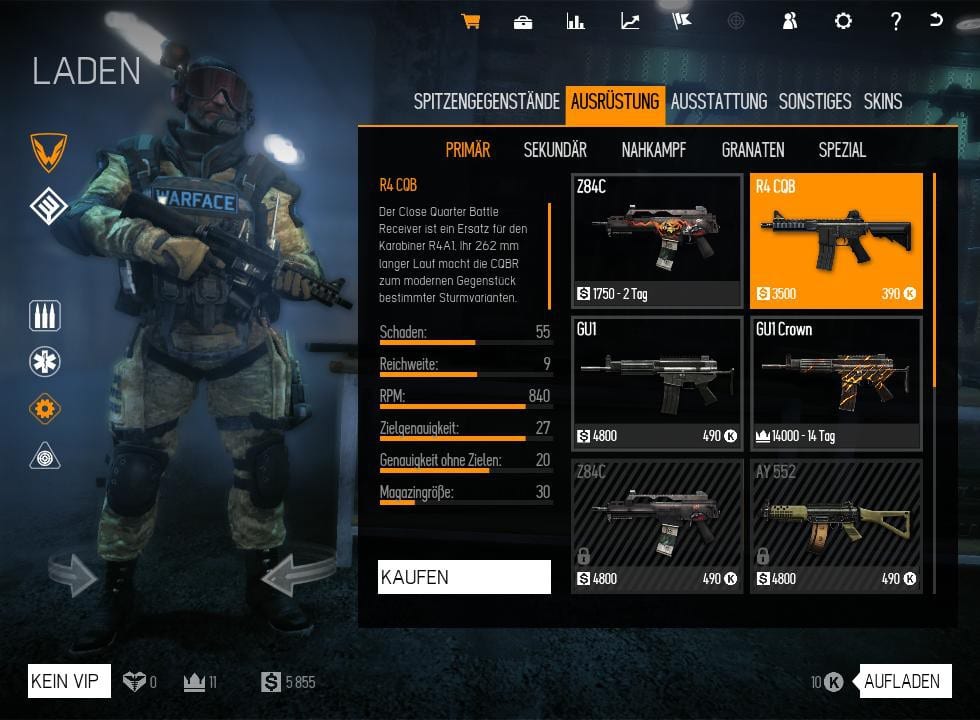Buy the weapon with the KAUFEN button
The width and height of the screenshot is (980, 720).
(x=464, y=577)
